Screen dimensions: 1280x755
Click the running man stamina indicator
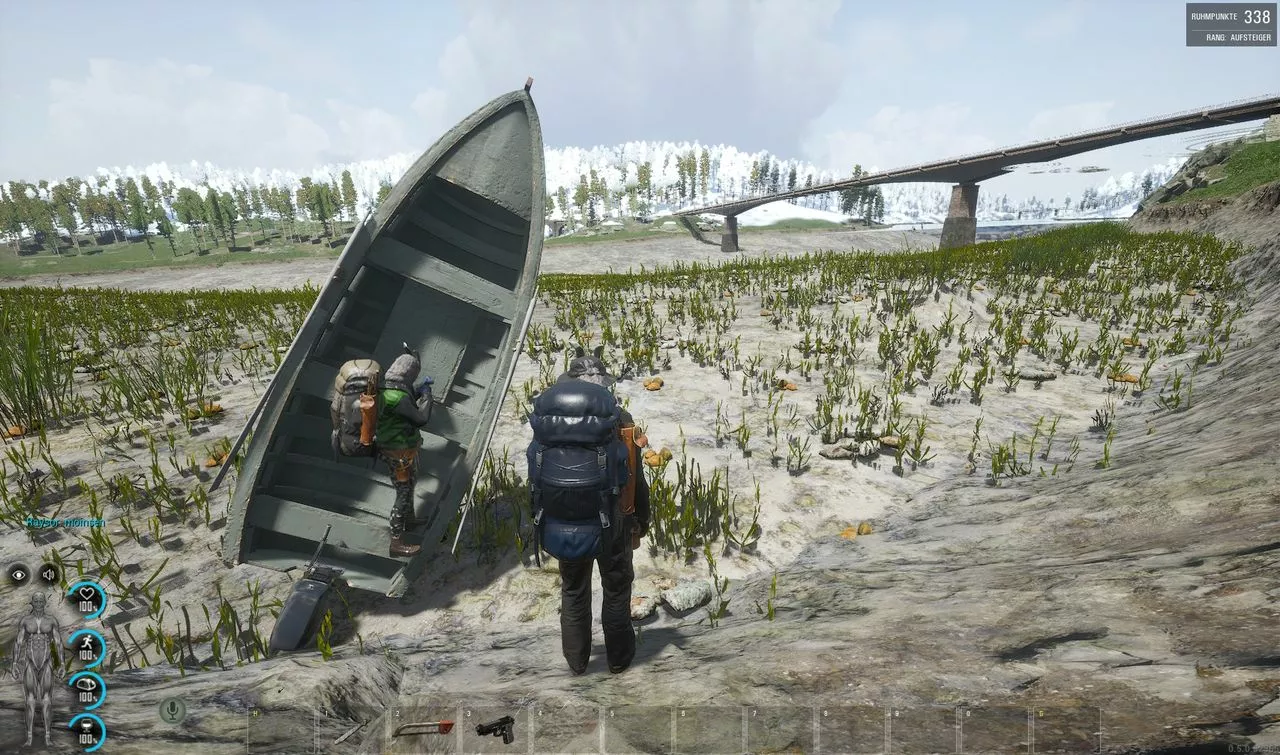click(87, 646)
